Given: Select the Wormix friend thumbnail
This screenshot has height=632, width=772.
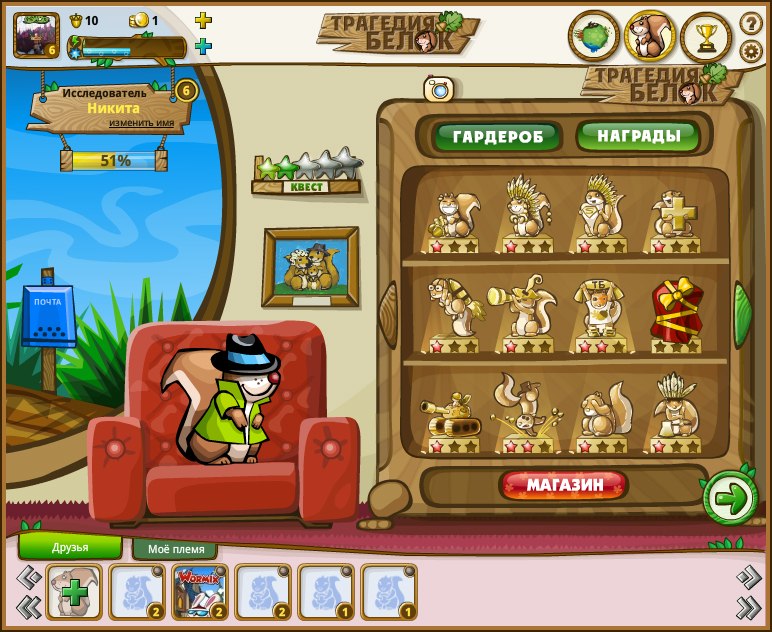Looking at the screenshot, I should [200, 592].
